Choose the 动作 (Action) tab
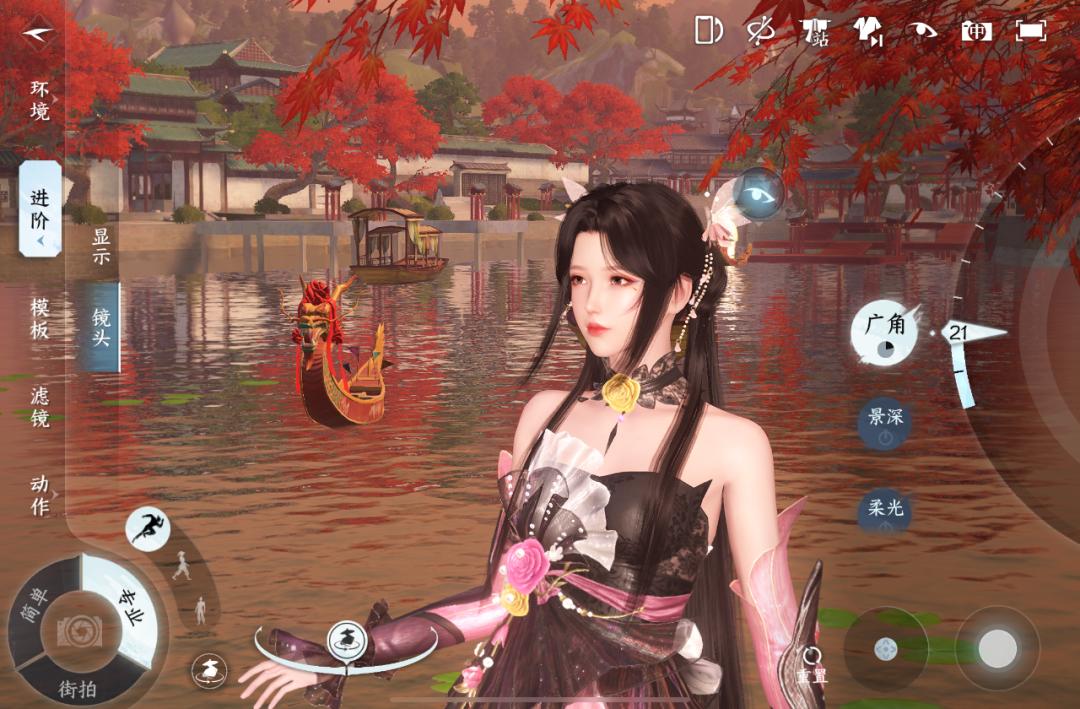Image resolution: width=1080 pixels, height=709 pixels. click(39, 495)
